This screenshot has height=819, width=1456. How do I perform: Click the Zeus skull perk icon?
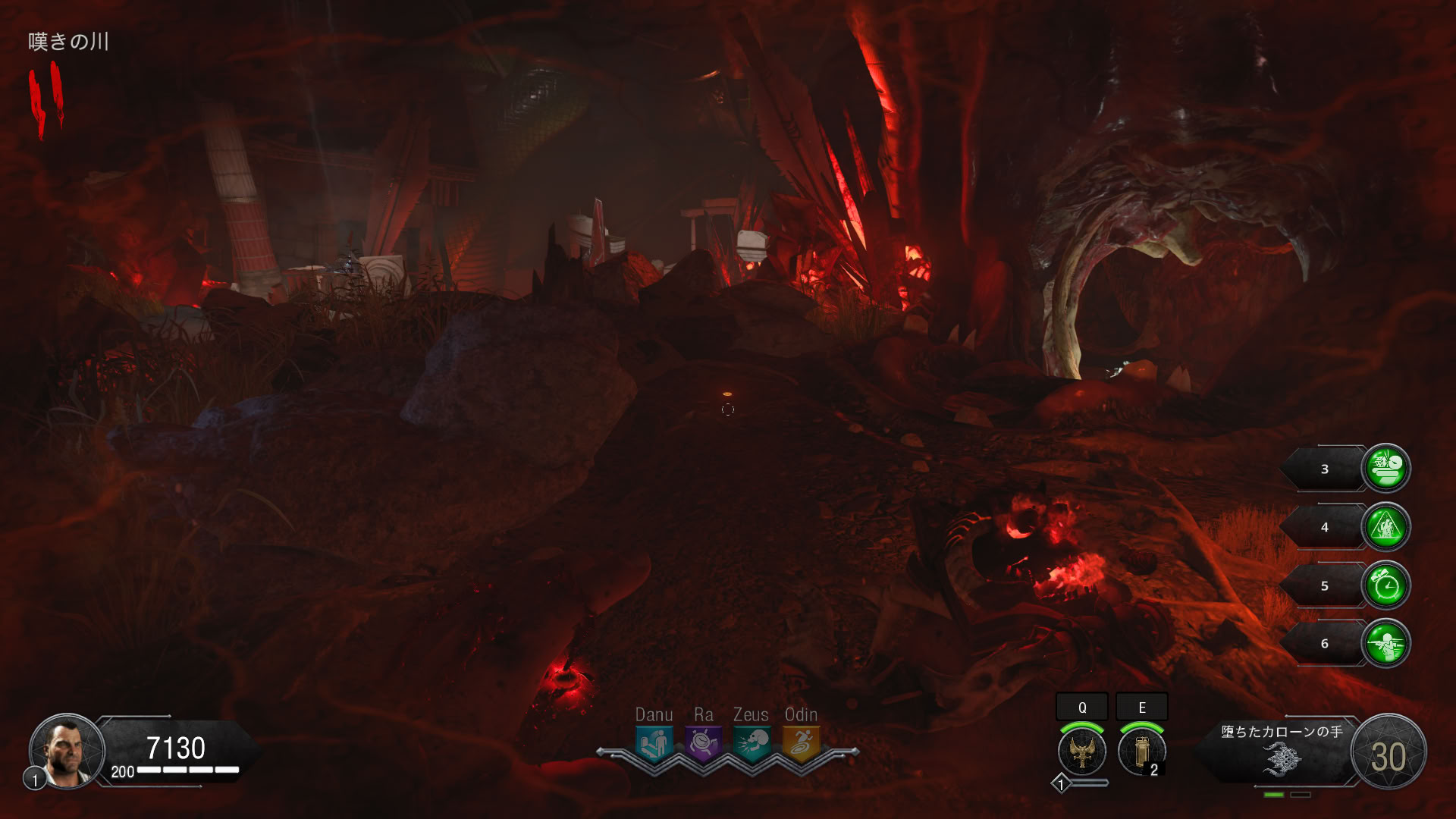(x=752, y=744)
